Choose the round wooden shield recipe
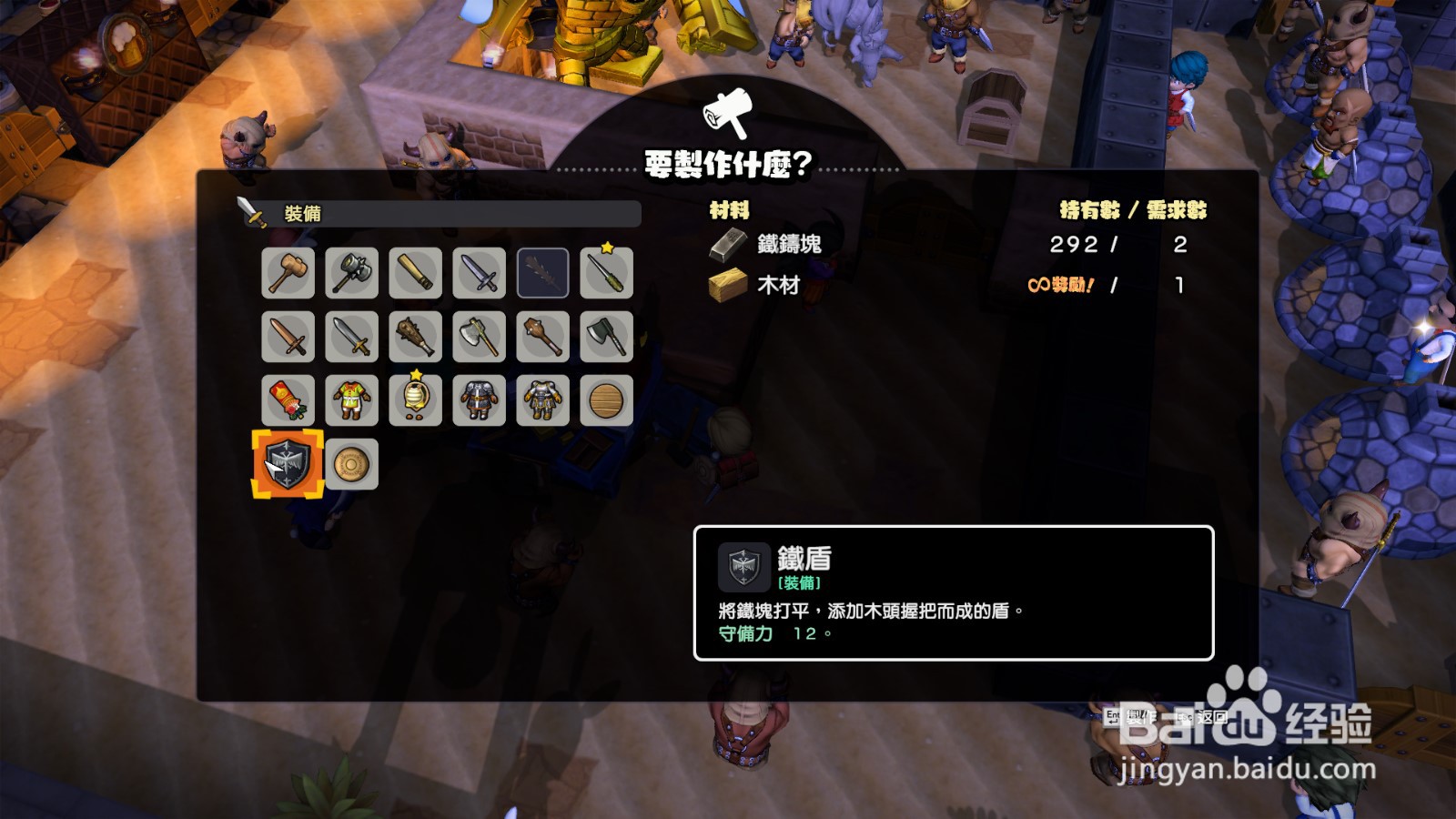Screen dimensions: 1456x819 (608, 400)
